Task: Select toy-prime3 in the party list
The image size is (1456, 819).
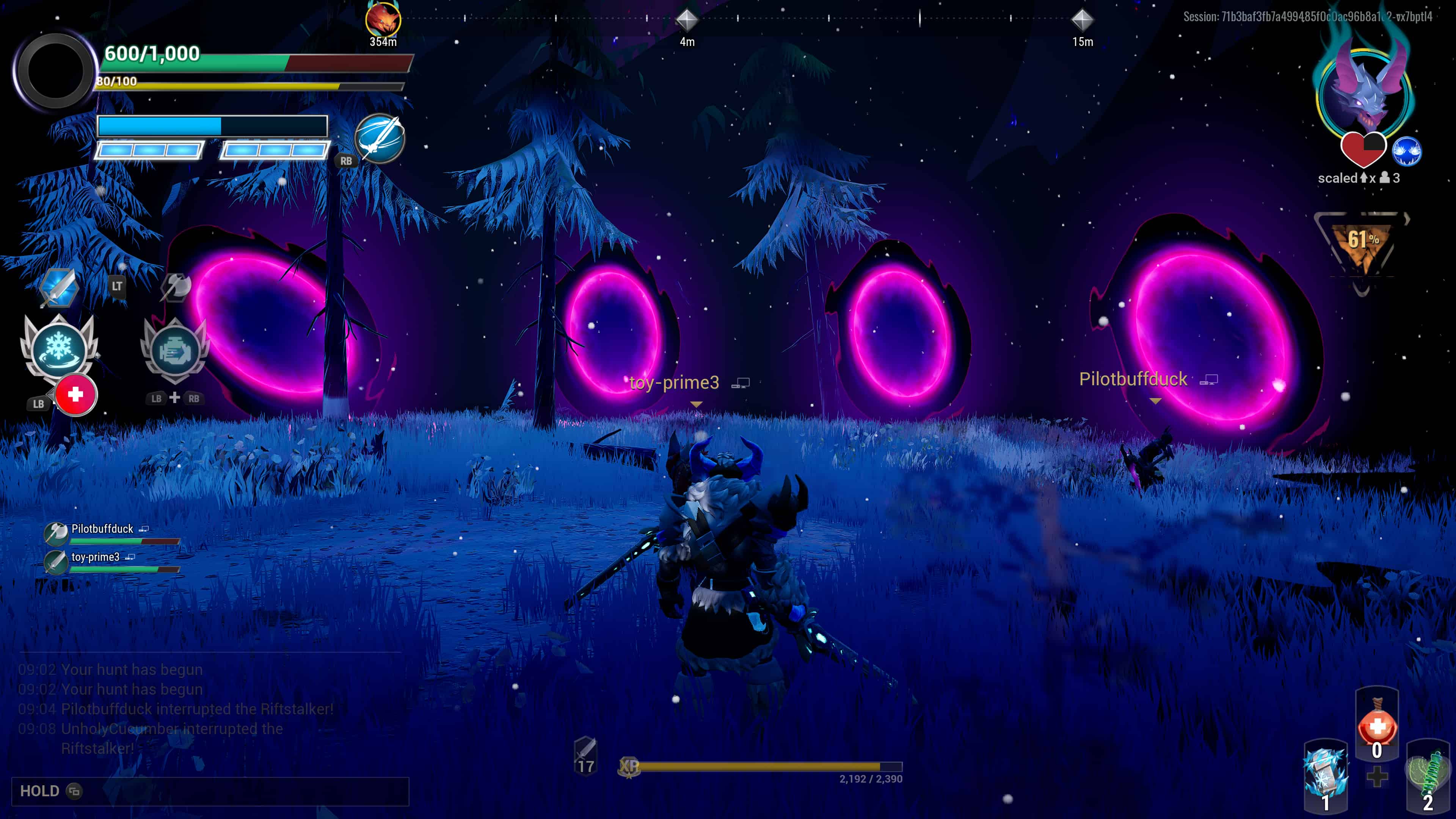Action: pos(95,557)
